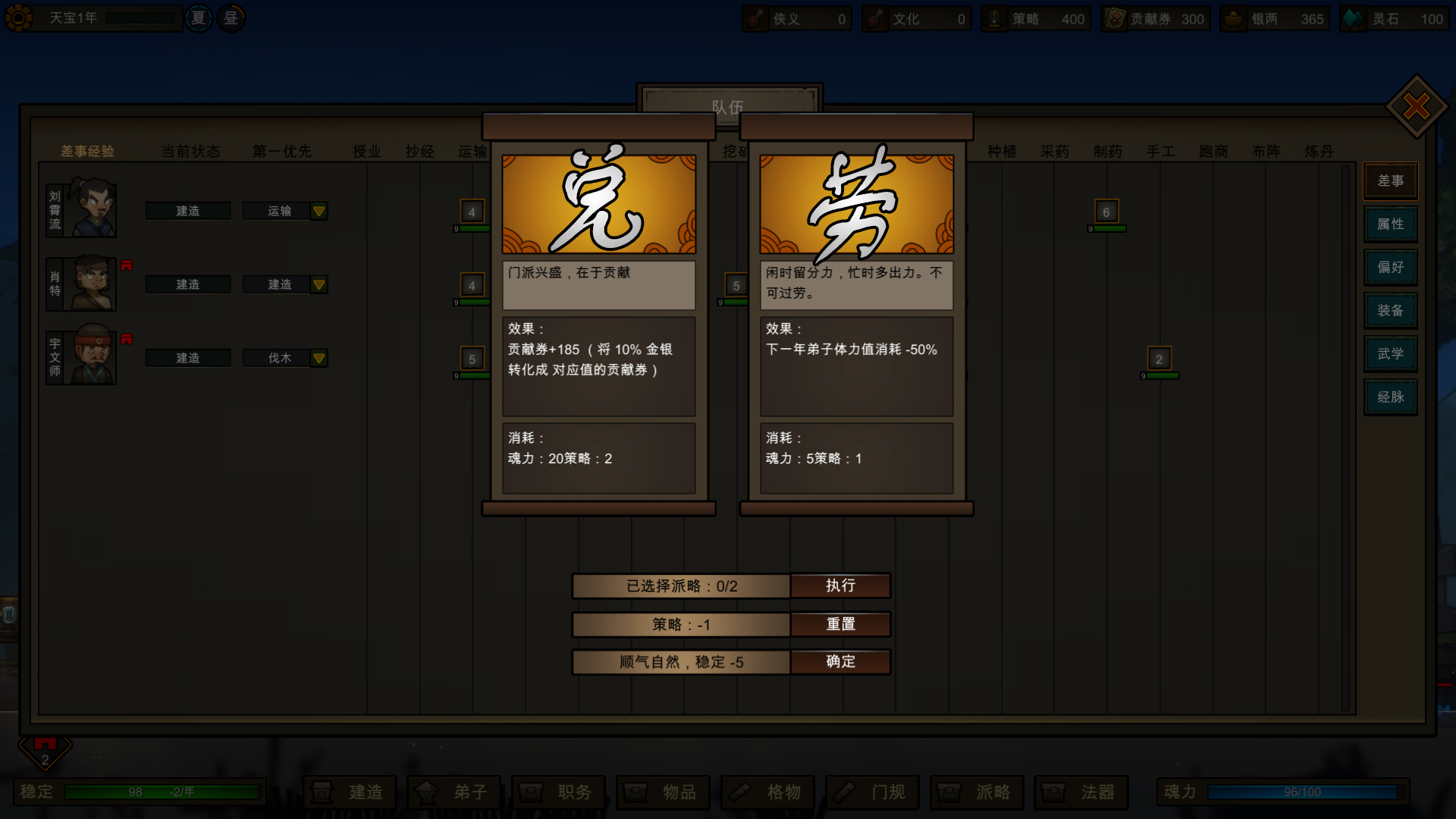This screenshot has height=819, width=1456.
Task: Switch to the 属性 tab on the right
Action: [1390, 224]
